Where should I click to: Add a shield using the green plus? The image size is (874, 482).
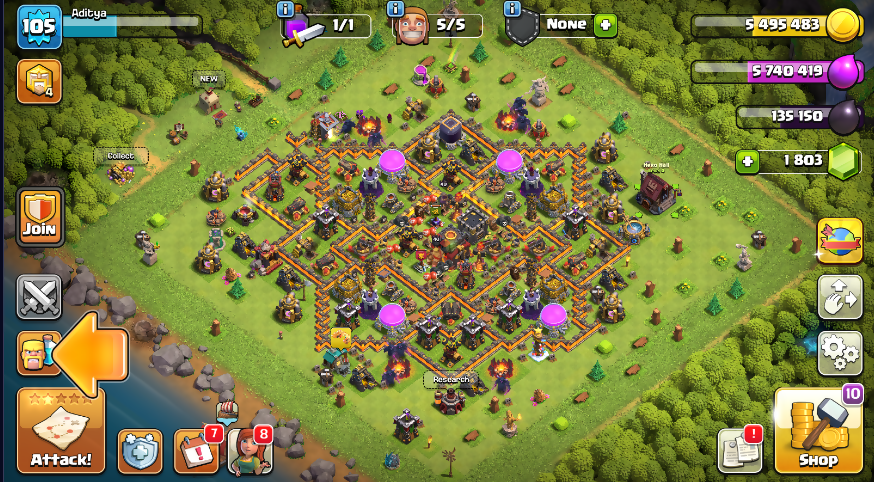click(605, 25)
